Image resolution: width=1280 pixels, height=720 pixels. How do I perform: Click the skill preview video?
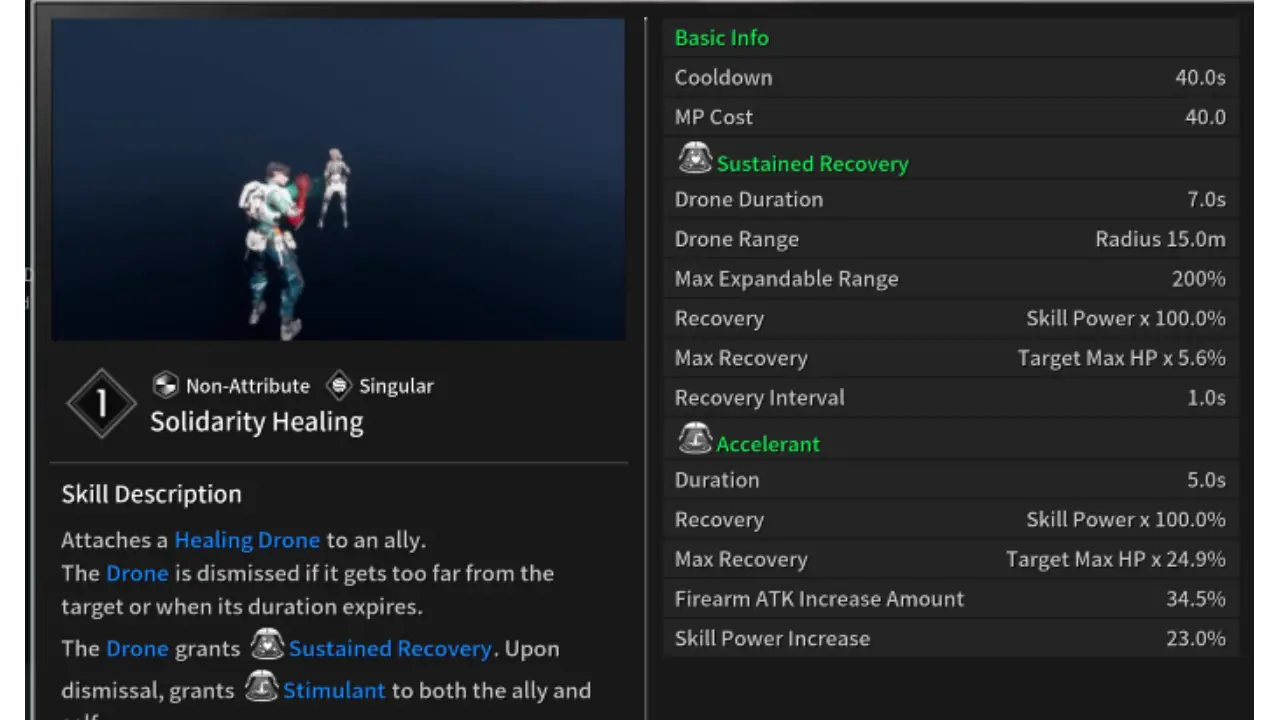coord(337,180)
